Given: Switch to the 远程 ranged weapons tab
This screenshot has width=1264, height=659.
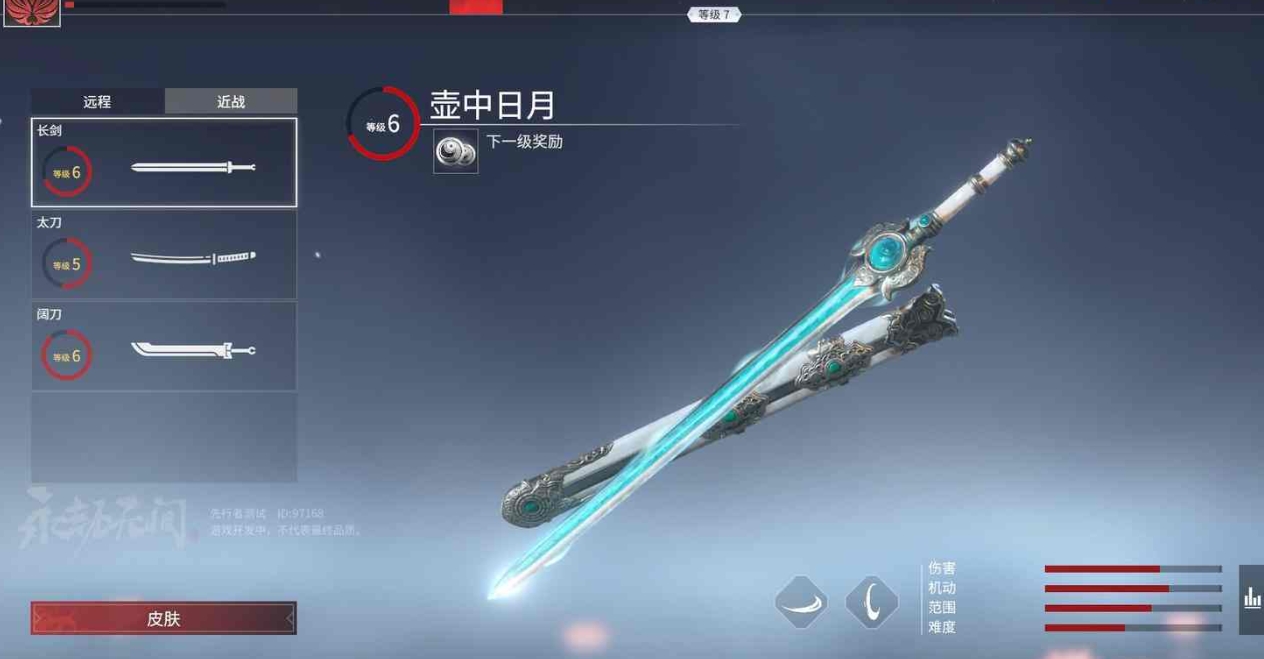Looking at the screenshot, I should pyautogui.click(x=97, y=101).
